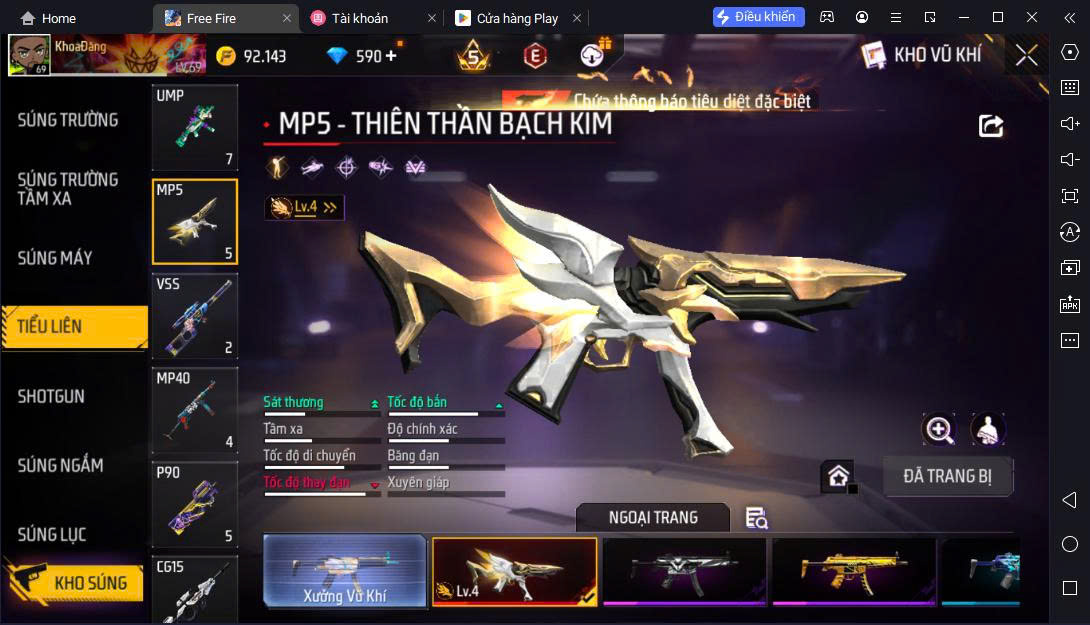
Task: Switch to the SÚNG LỤC category
Action: click(x=52, y=535)
